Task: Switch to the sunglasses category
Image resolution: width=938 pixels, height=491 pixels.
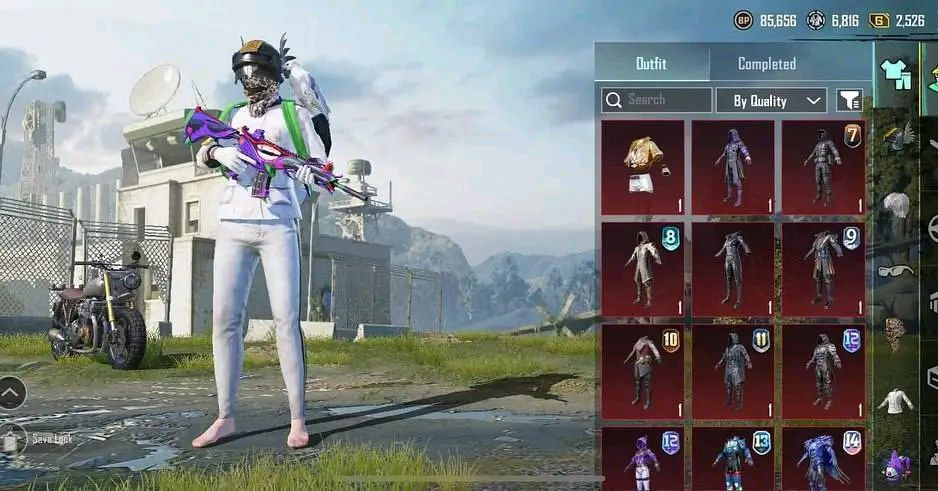Action: (x=895, y=270)
